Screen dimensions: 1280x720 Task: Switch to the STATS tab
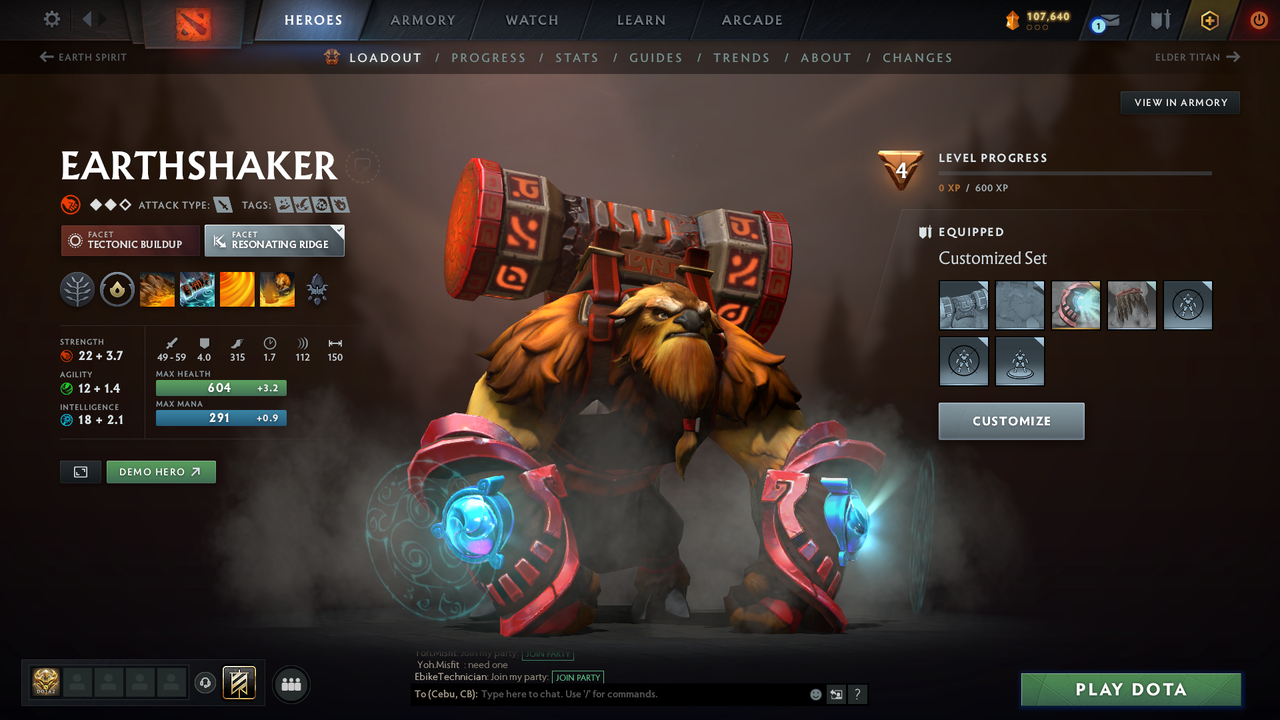(x=577, y=57)
